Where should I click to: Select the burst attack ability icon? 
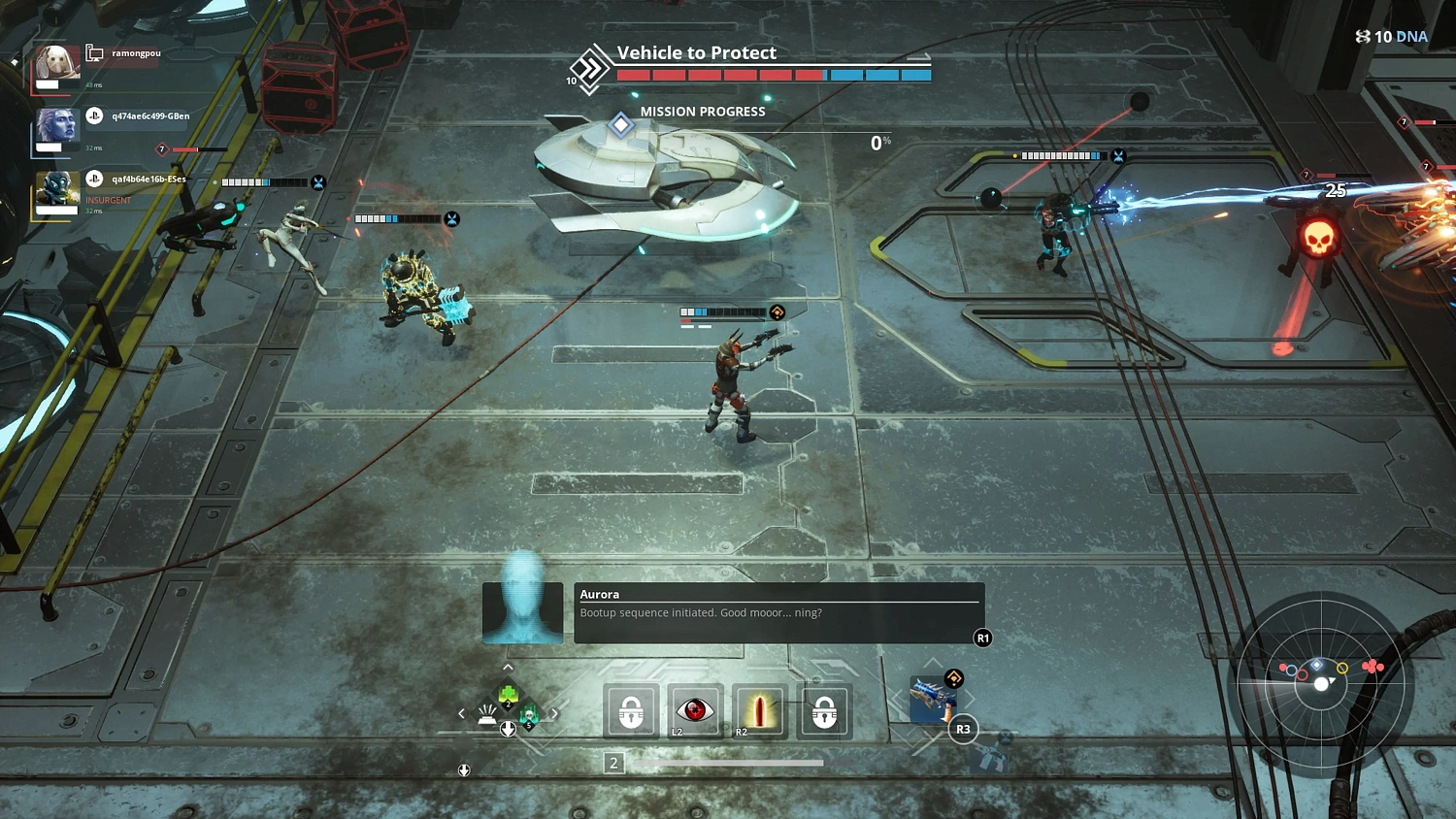[x=488, y=711]
